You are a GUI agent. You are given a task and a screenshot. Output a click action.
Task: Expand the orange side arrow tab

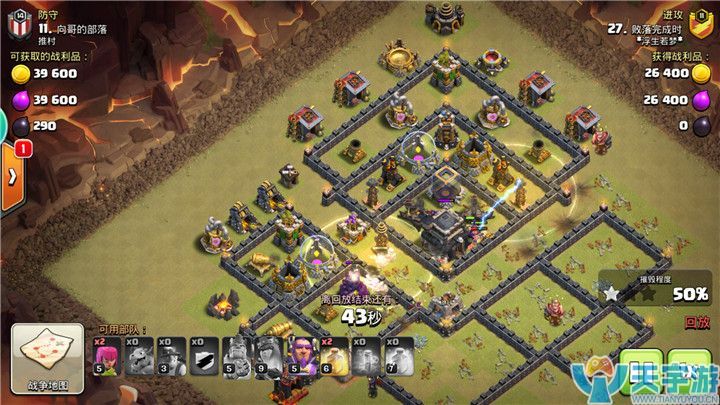point(13,176)
